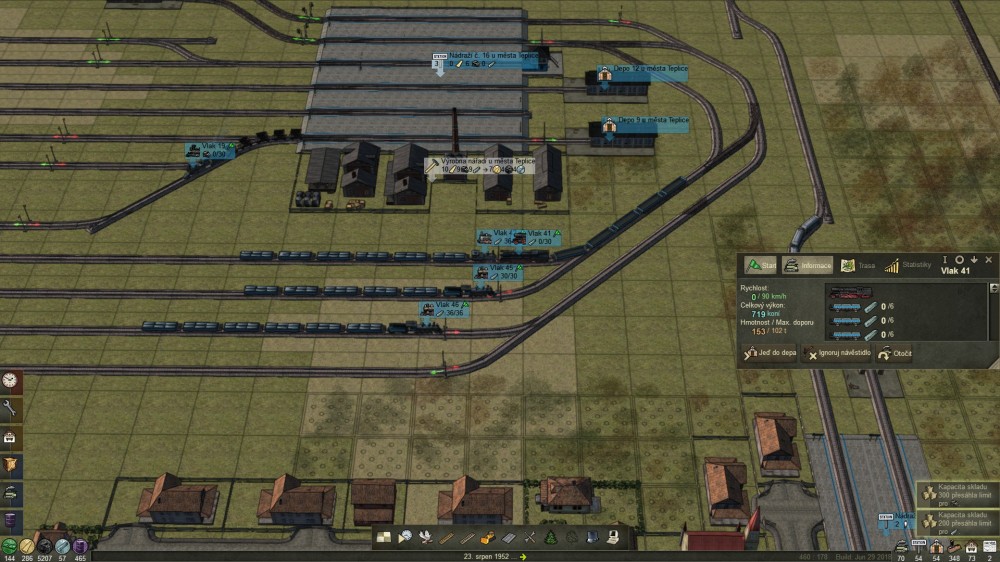The width and height of the screenshot is (1000, 562).
Task: Open the locomotive icon in left sidebar
Action: pos(11,493)
